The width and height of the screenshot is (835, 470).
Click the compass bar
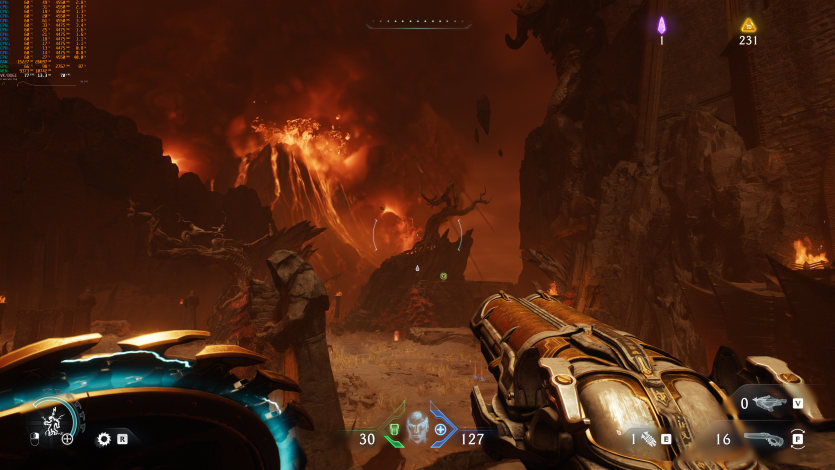[x=418, y=22]
